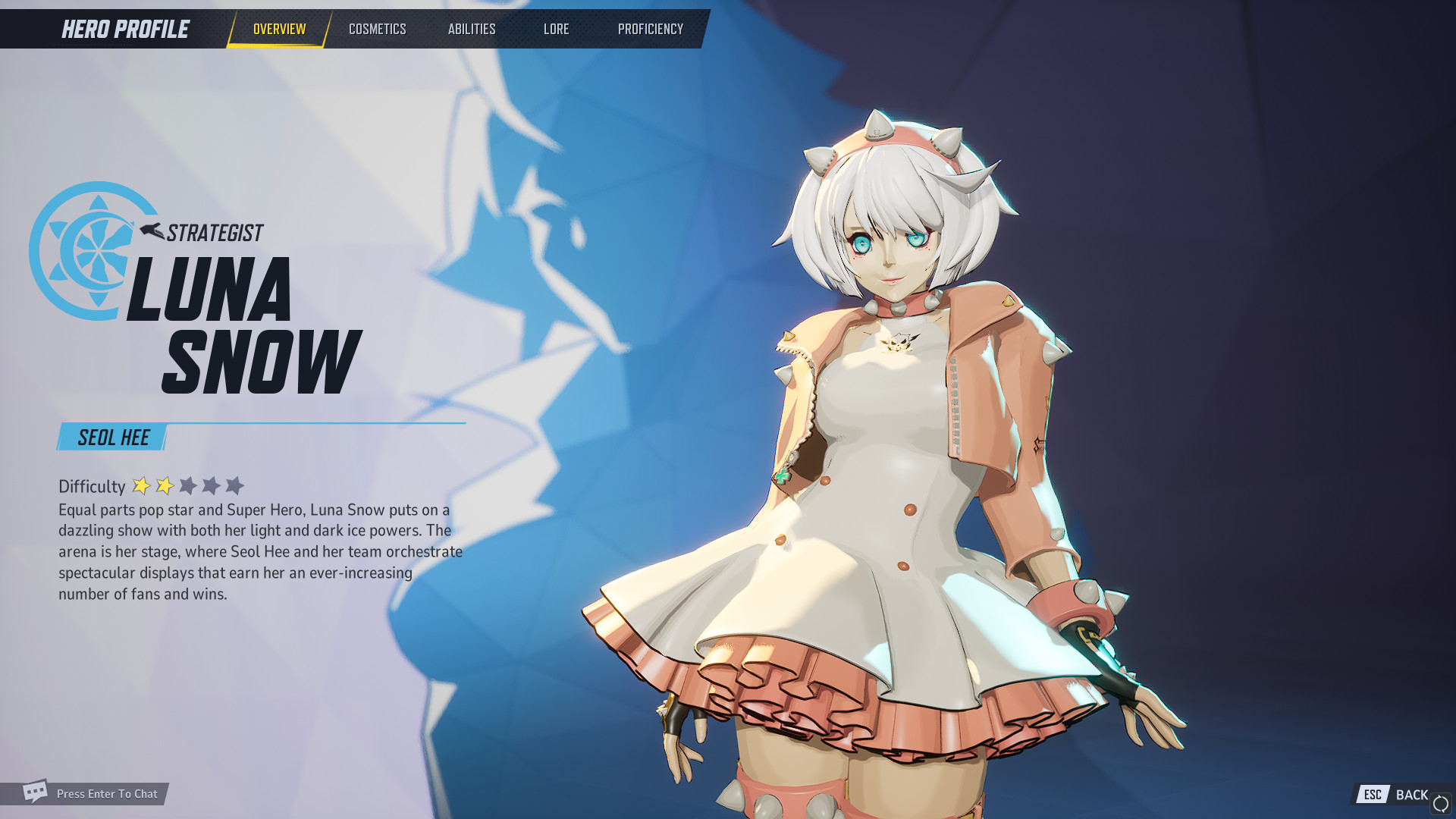
Task: Click the Hero Profile header
Action: [x=124, y=29]
